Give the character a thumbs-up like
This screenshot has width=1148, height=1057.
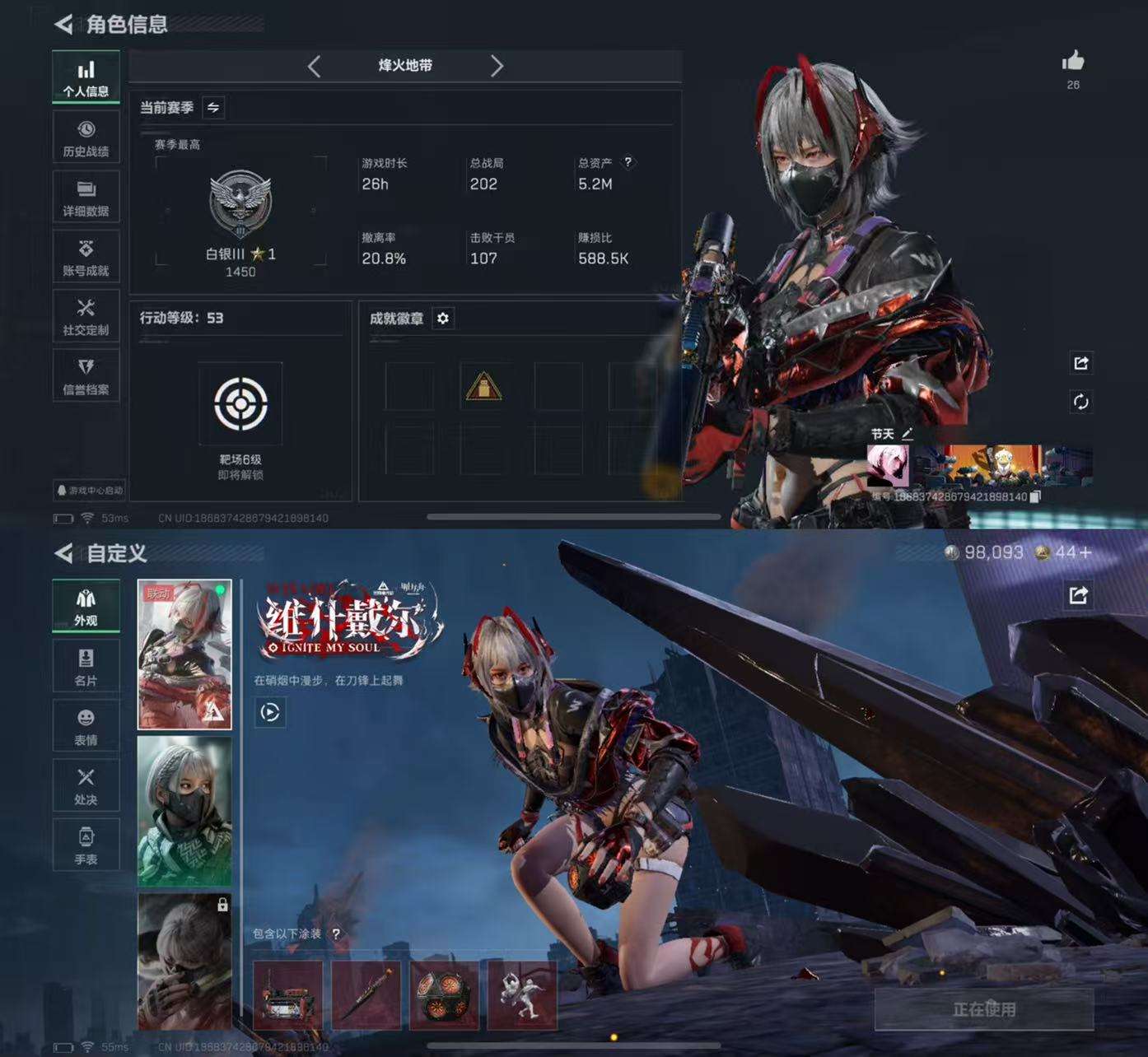click(1074, 61)
